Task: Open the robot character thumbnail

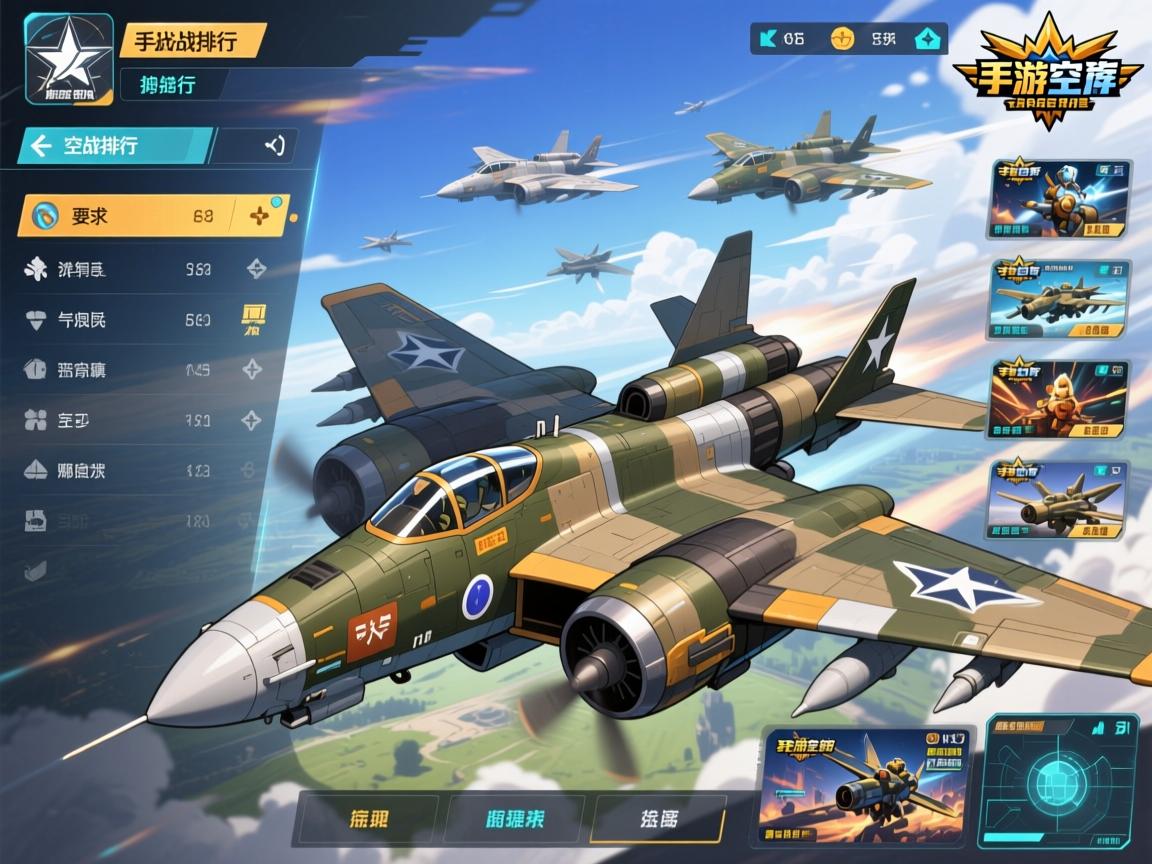Action: click(x=1059, y=199)
